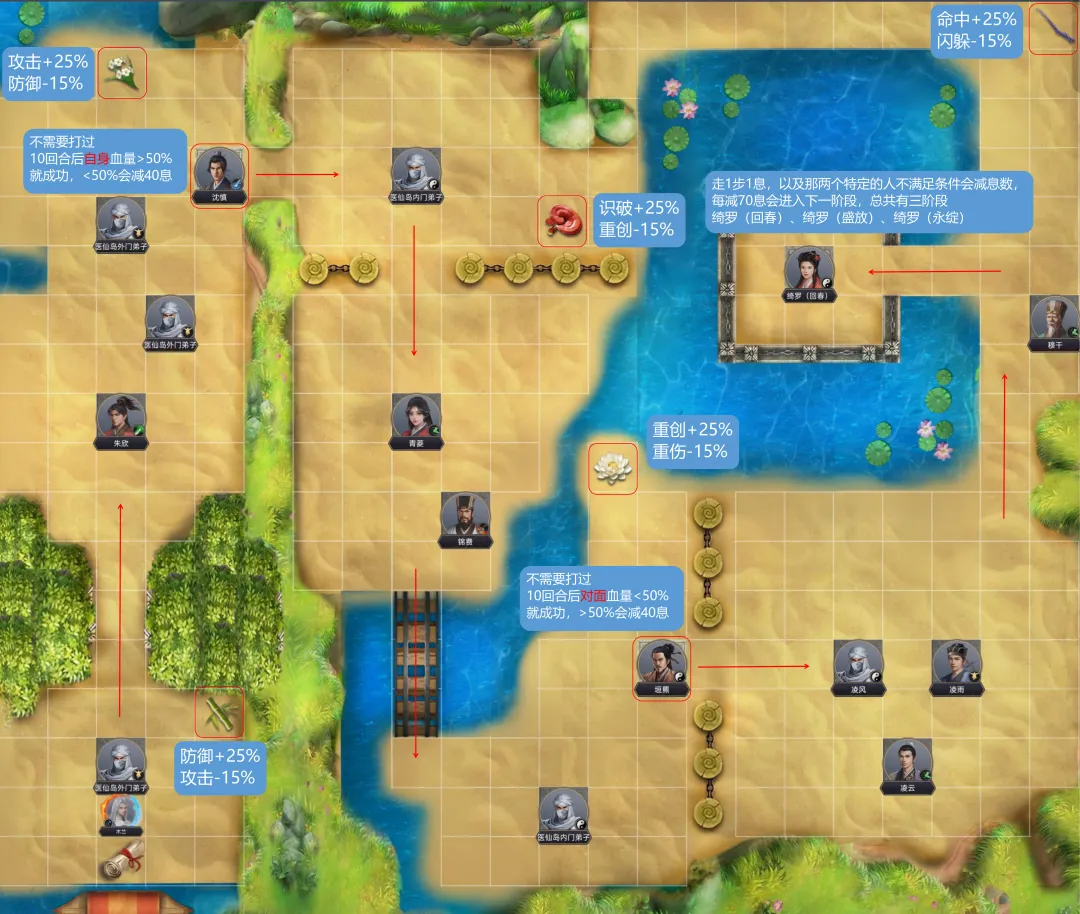The height and width of the screenshot is (914, 1080).
Task: Select the 青菱 unit on the board
Action: coord(415,417)
